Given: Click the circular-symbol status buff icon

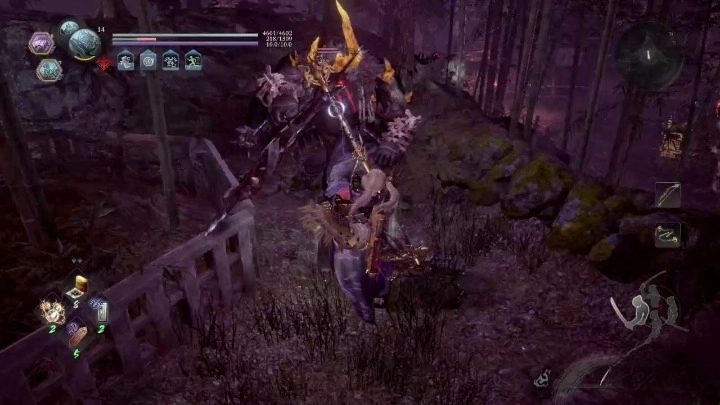Looking at the screenshot, I should point(148,61).
